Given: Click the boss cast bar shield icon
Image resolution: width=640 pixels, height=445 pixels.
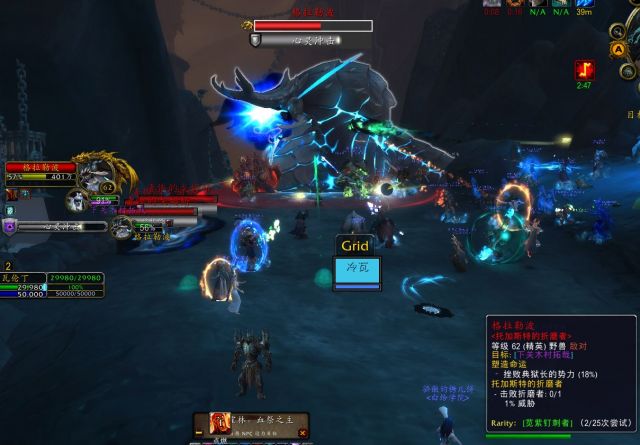Looking at the screenshot, I should coord(256,40).
